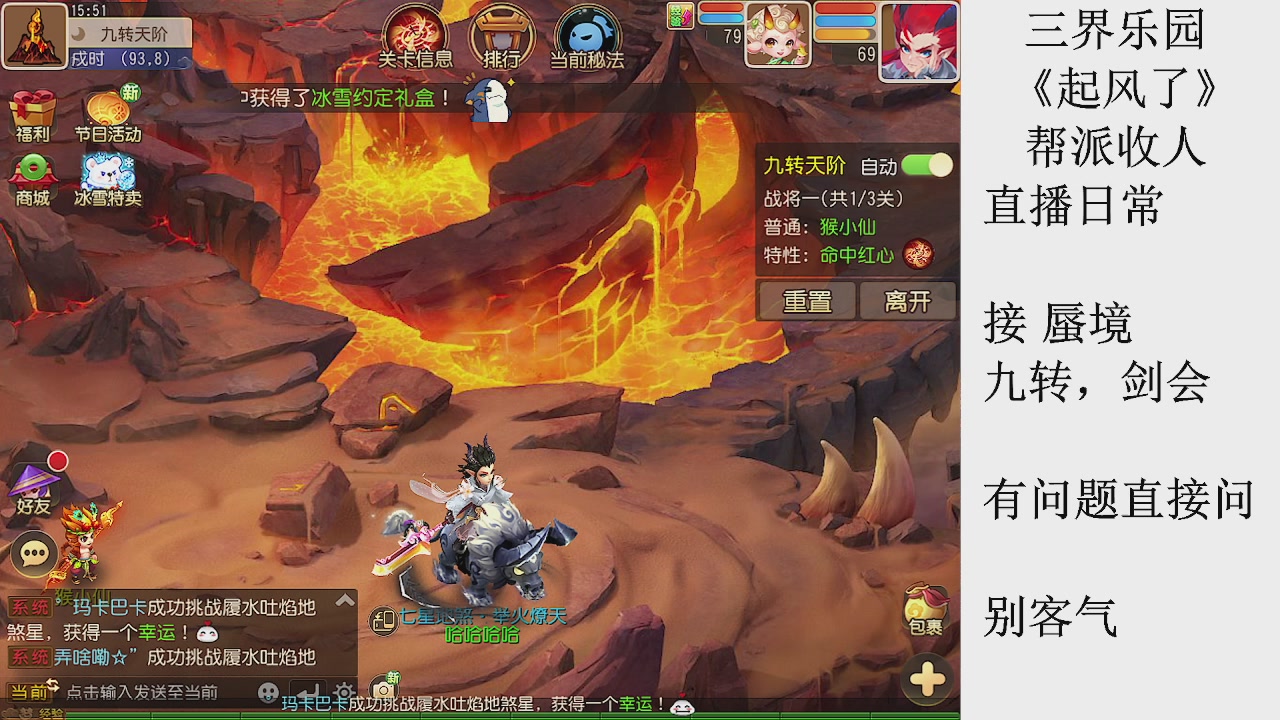Open chat settings via the gear icon

click(x=344, y=690)
